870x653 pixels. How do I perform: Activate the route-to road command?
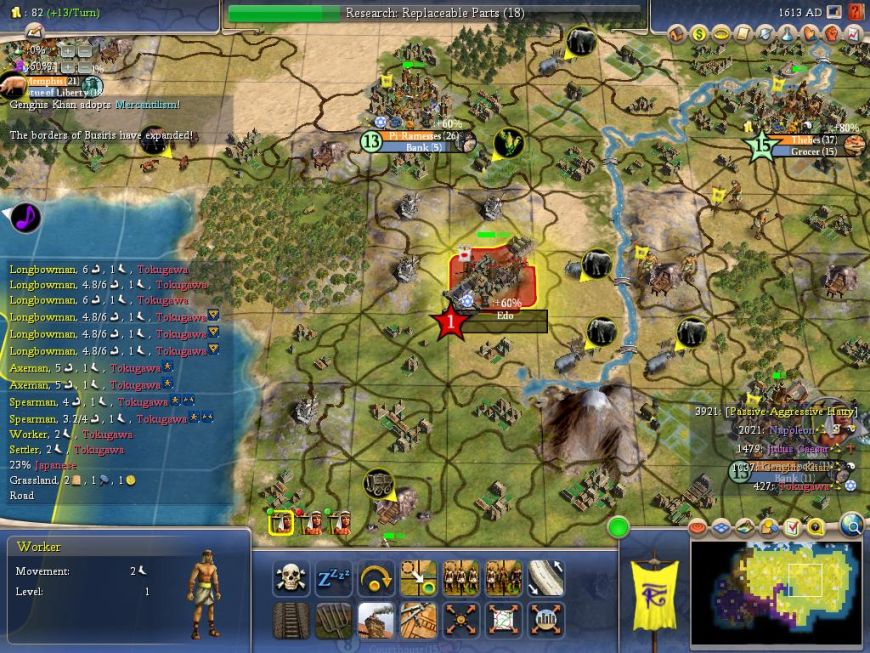point(546,578)
